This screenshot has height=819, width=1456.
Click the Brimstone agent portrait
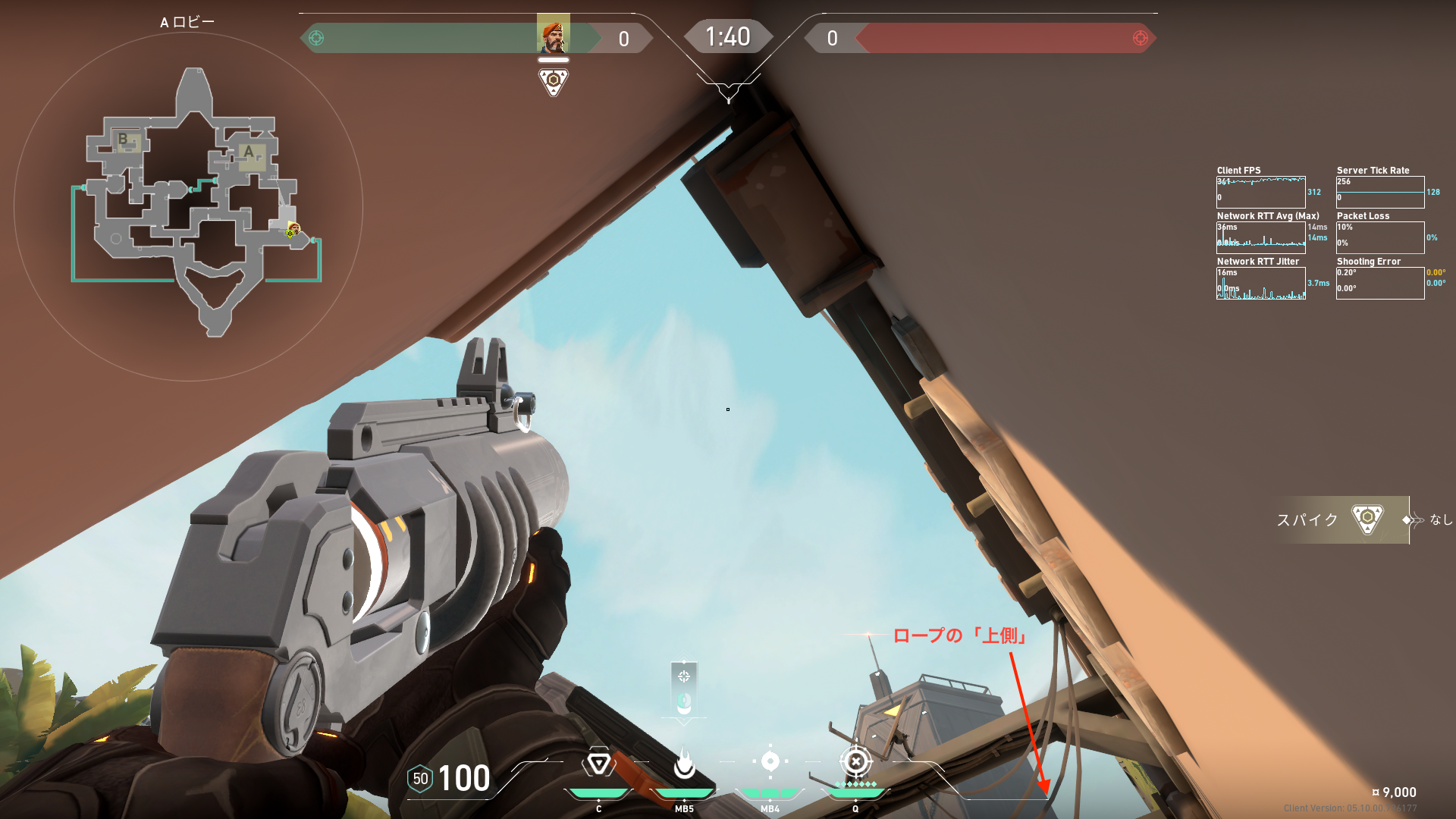pos(553,35)
